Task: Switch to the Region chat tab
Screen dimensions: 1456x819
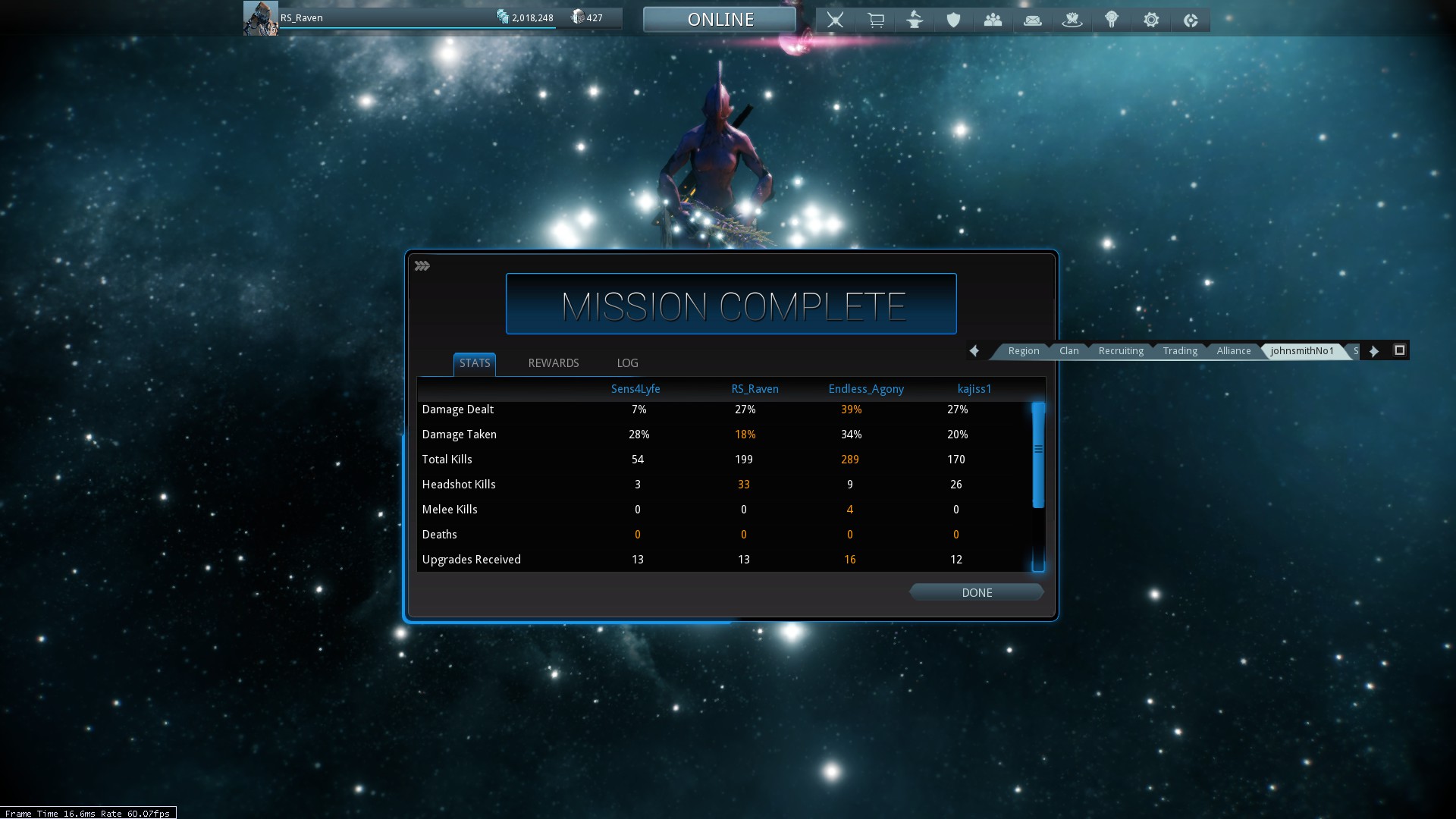Action: point(1023,350)
